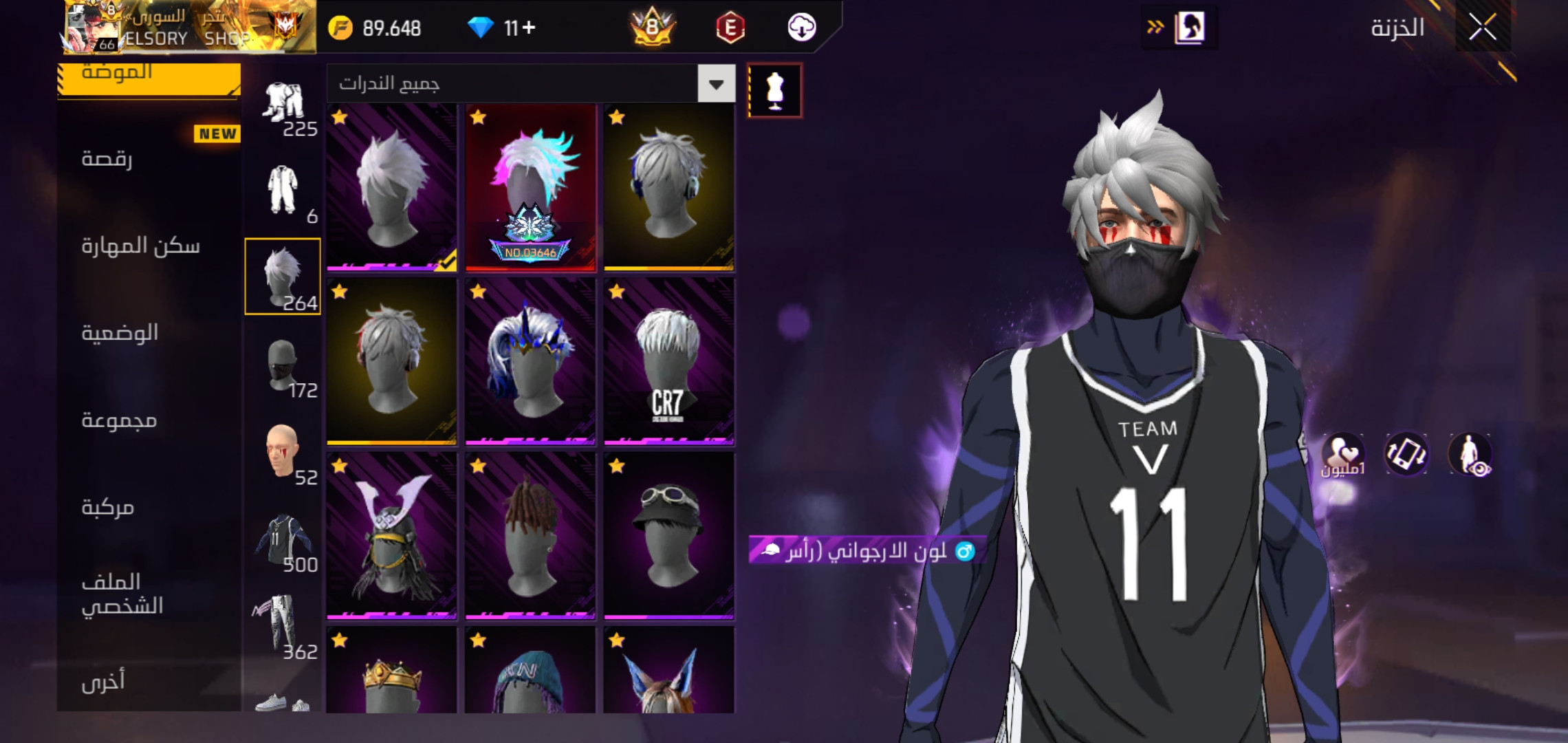The width and height of the screenshot is (1568, 743).
Task: Open the rarity filter dropdown
Action: pyautogui.click(x=716, y=84)
